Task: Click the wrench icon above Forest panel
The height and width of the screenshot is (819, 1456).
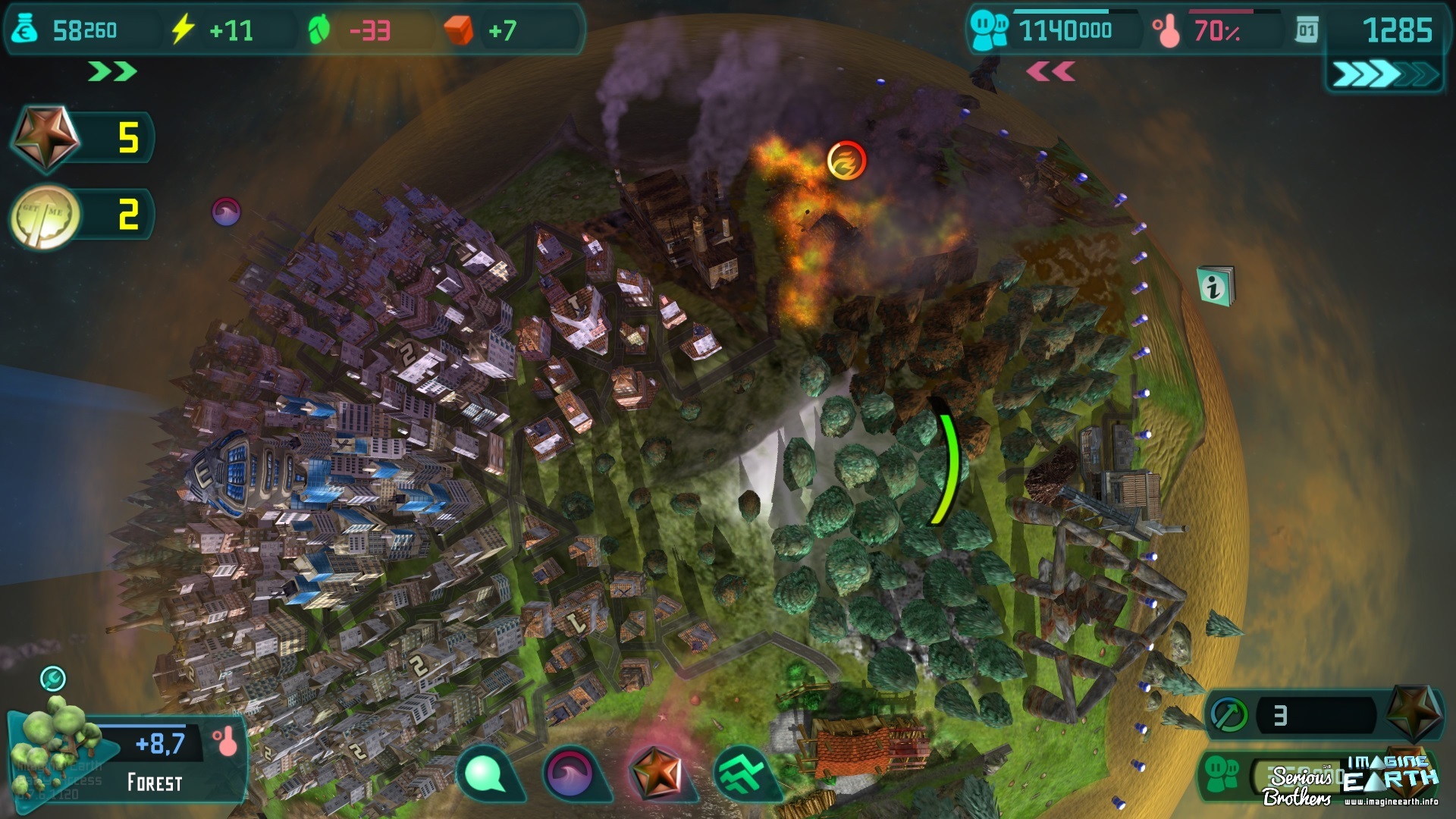Action: [53, 678]
